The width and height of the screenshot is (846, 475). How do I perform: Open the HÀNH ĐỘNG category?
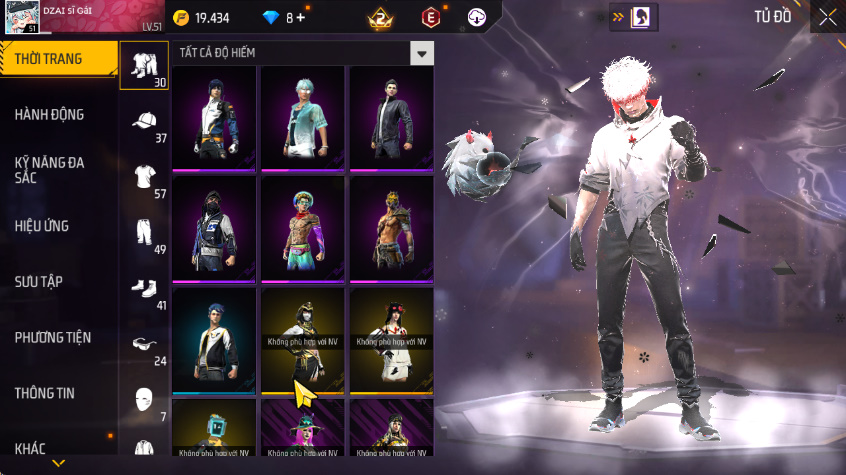pyautogui.click(x=50, y=115)
